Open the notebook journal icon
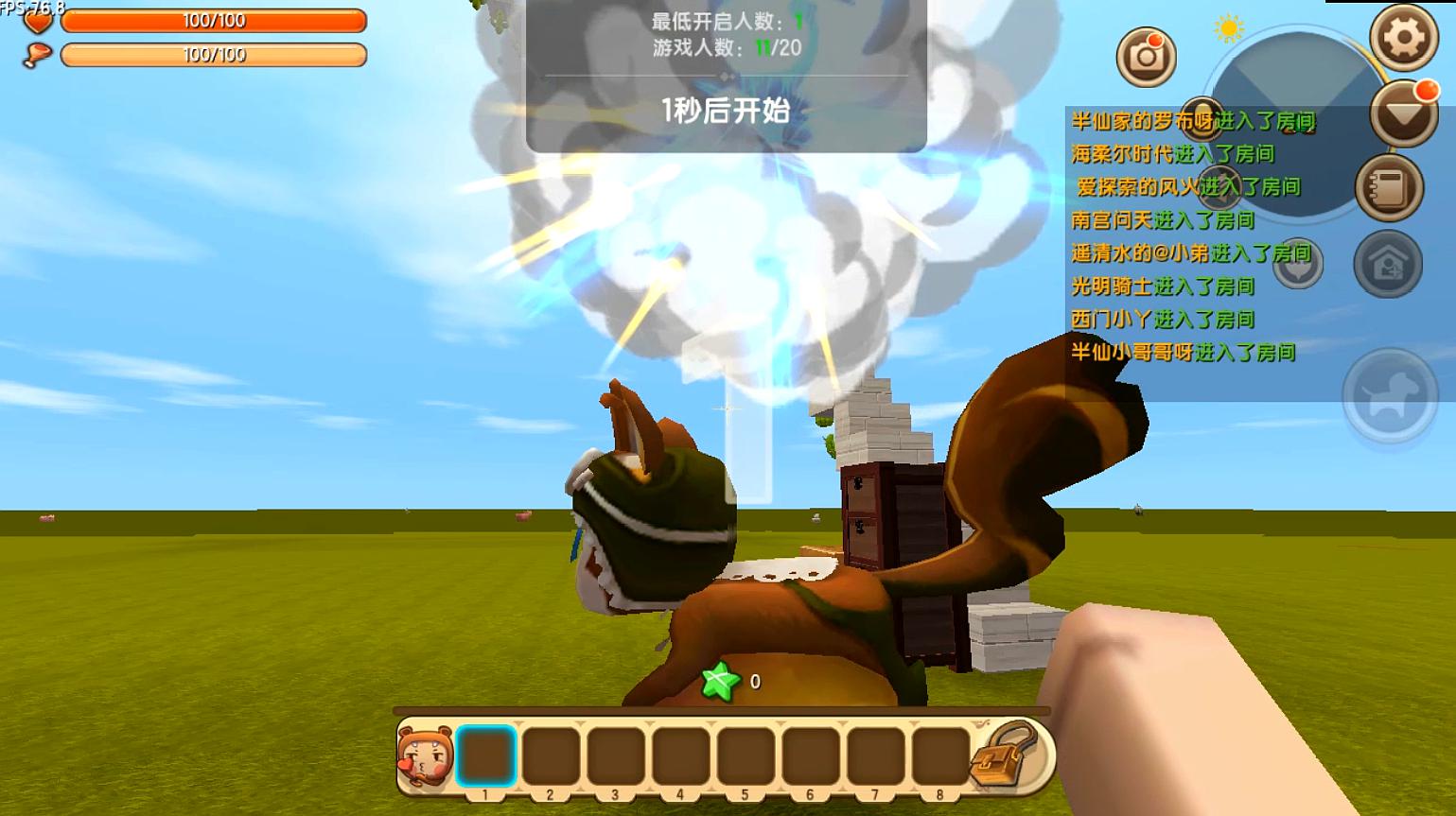 [1389, 188]
